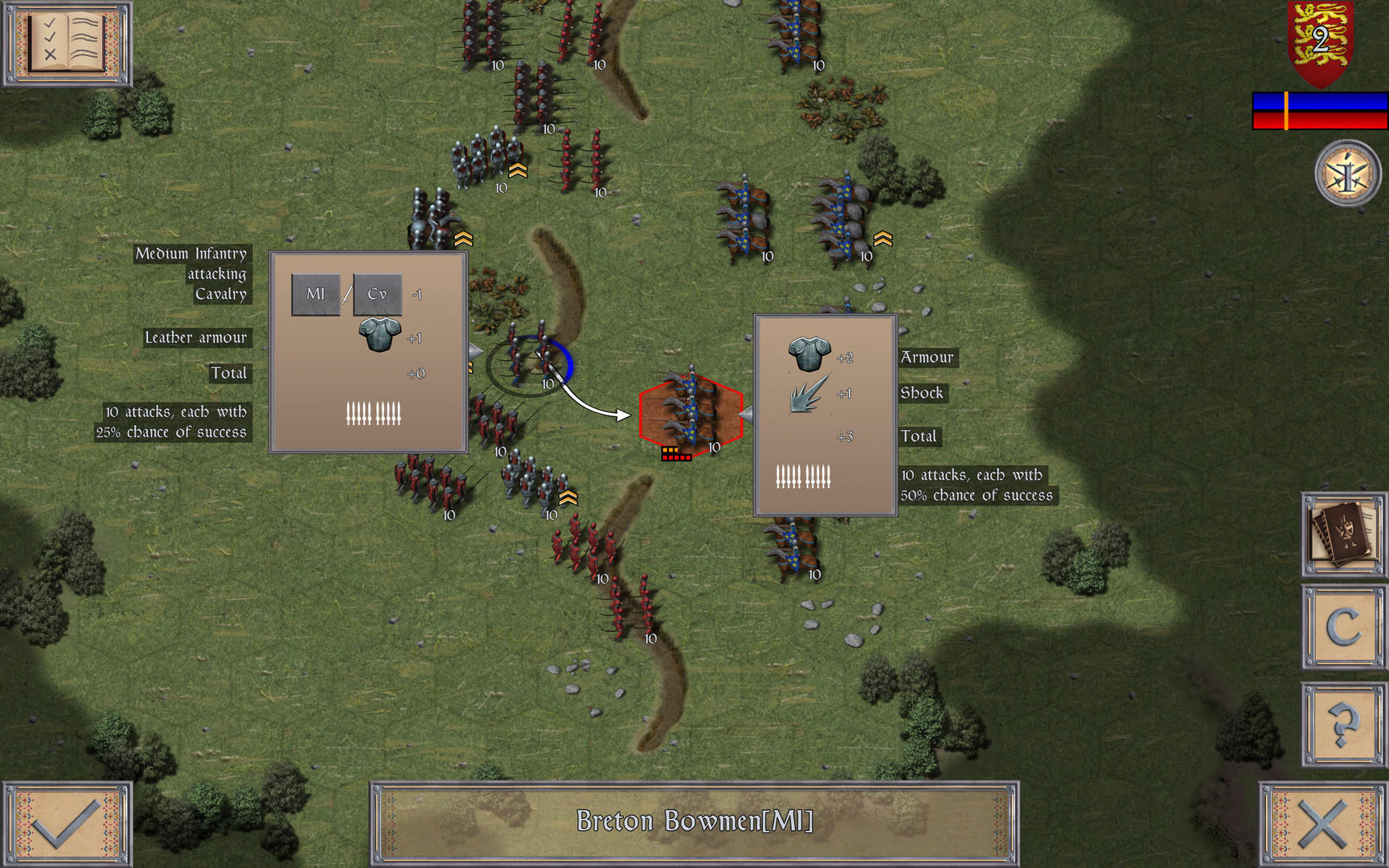This screenshot has width=1389, height=868.
Task: Select the Breton Bowmen unit with blue ring
Action: coord(530,364)
